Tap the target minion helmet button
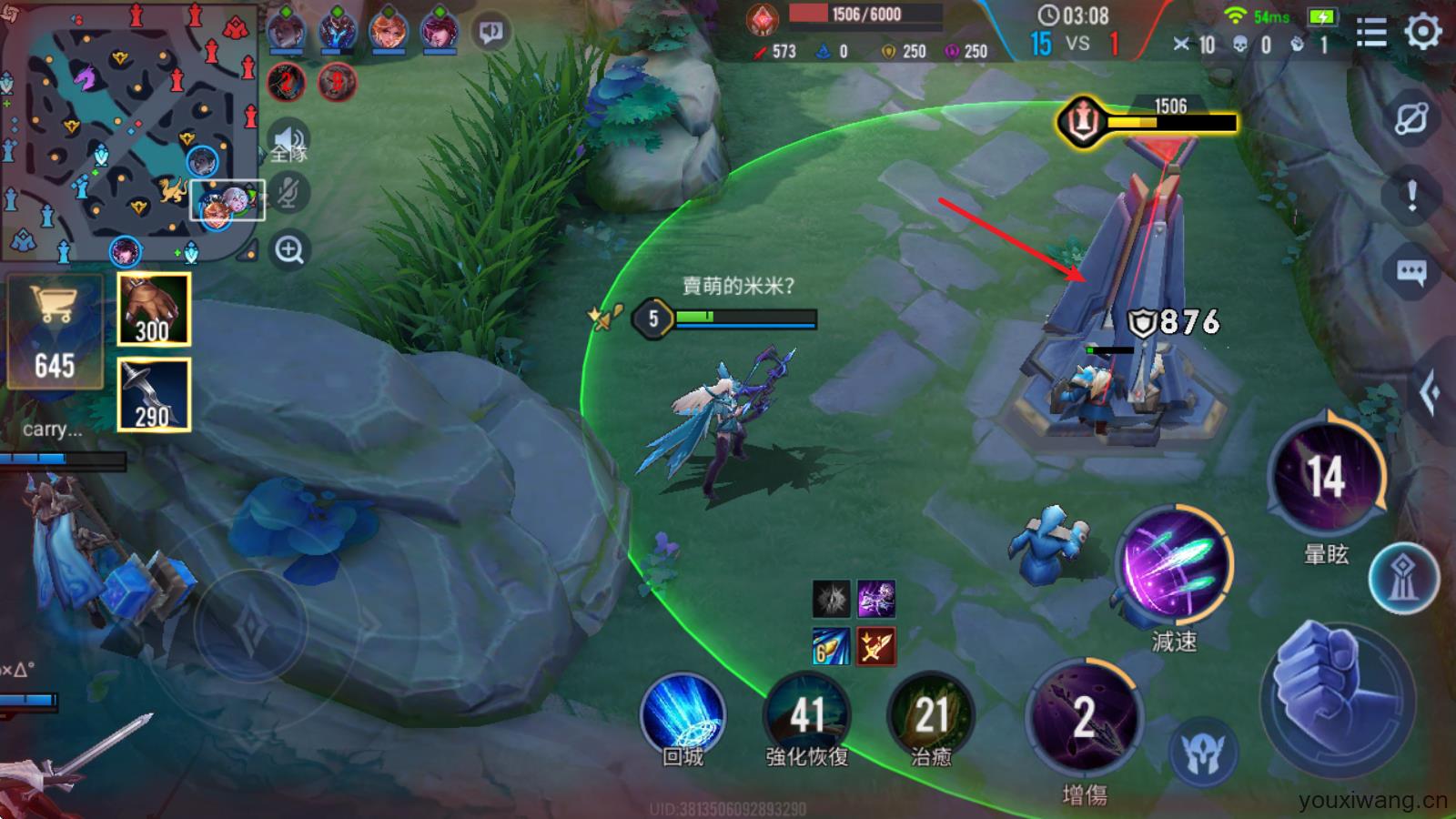Screen dimensions: 1456x819 click(x=1203, y=753)
